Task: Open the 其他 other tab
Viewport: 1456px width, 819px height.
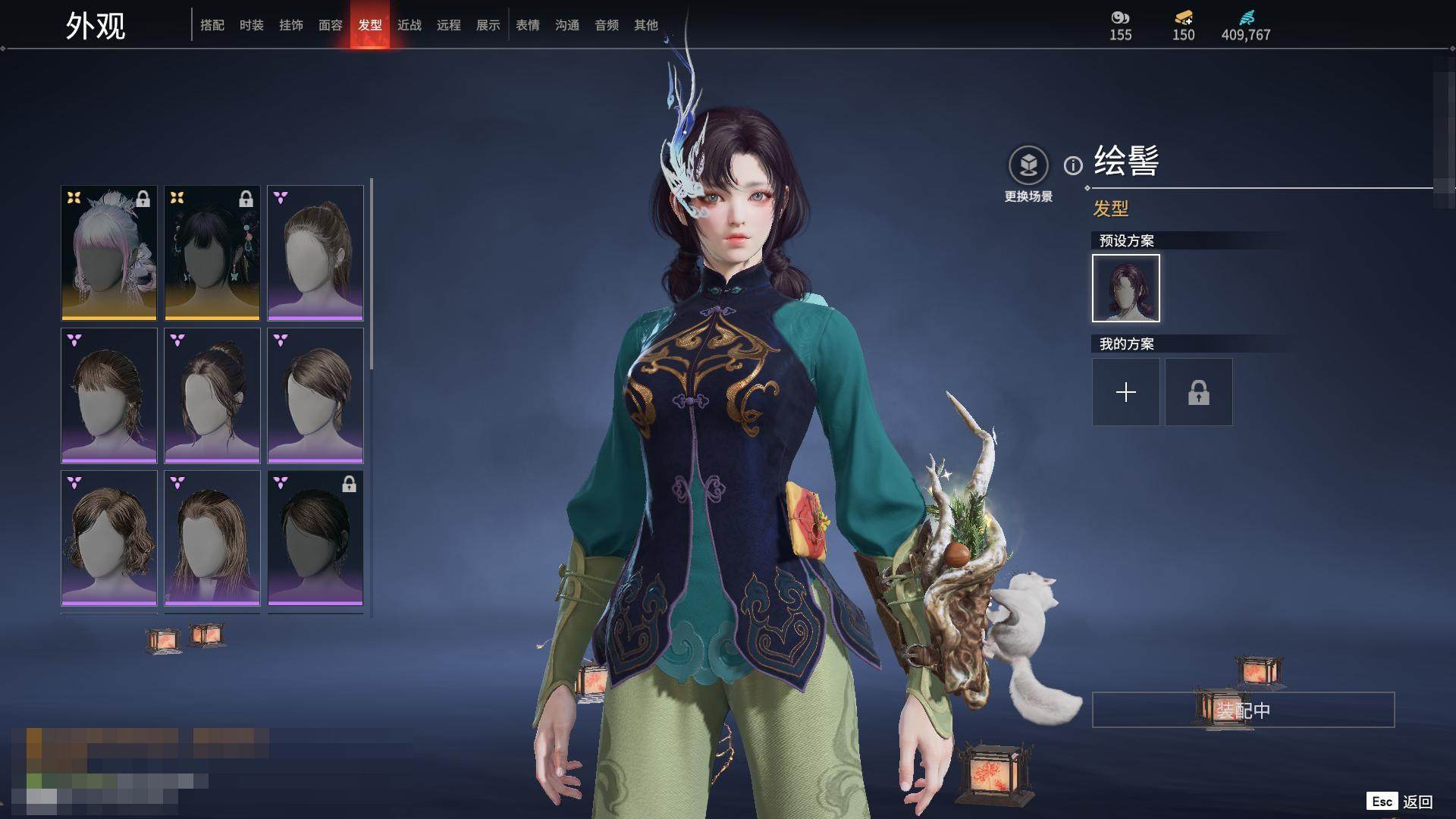Action: pos(646,25)
